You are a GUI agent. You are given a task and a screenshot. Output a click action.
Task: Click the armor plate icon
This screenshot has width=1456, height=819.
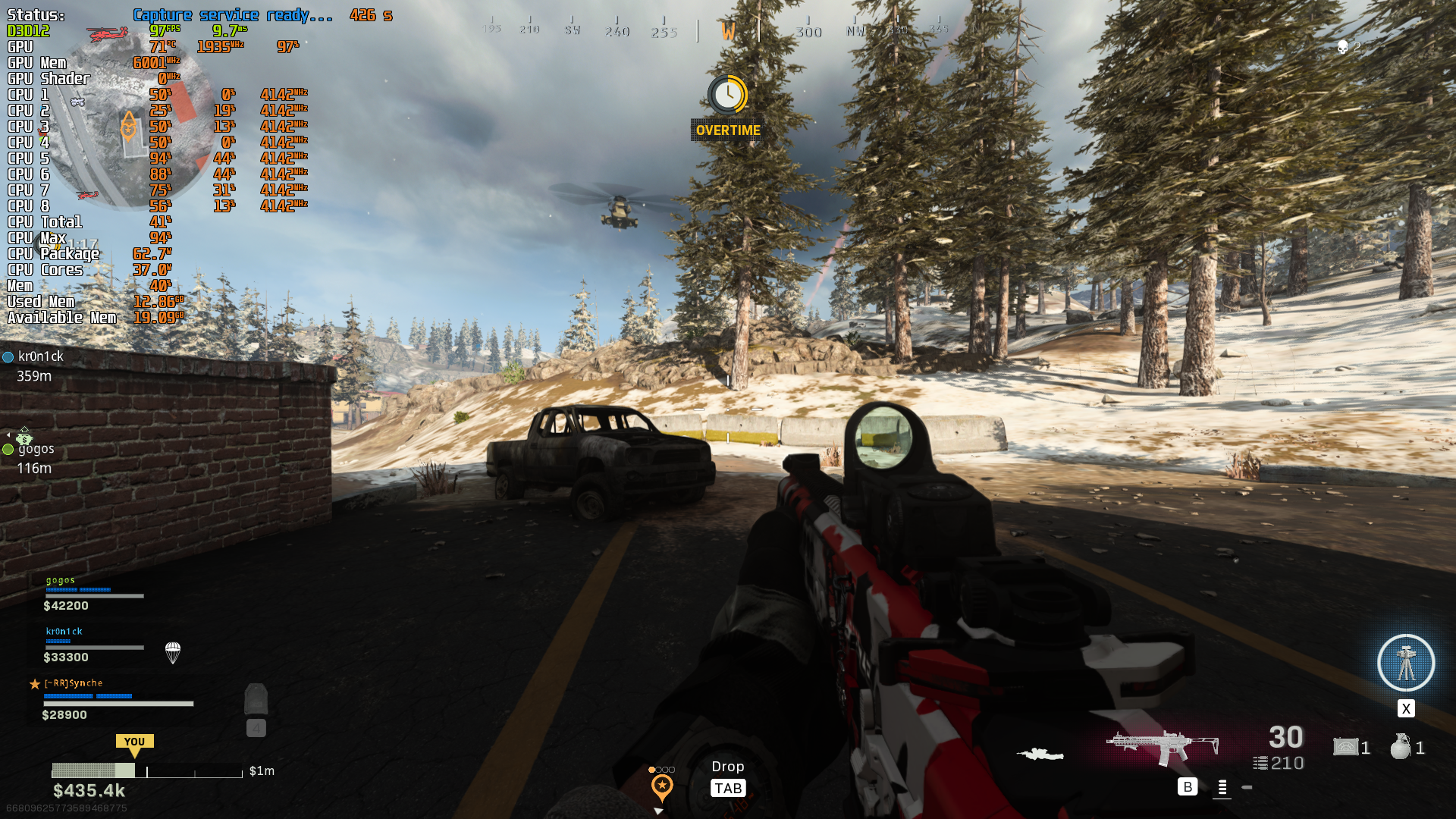click(256, 700)
